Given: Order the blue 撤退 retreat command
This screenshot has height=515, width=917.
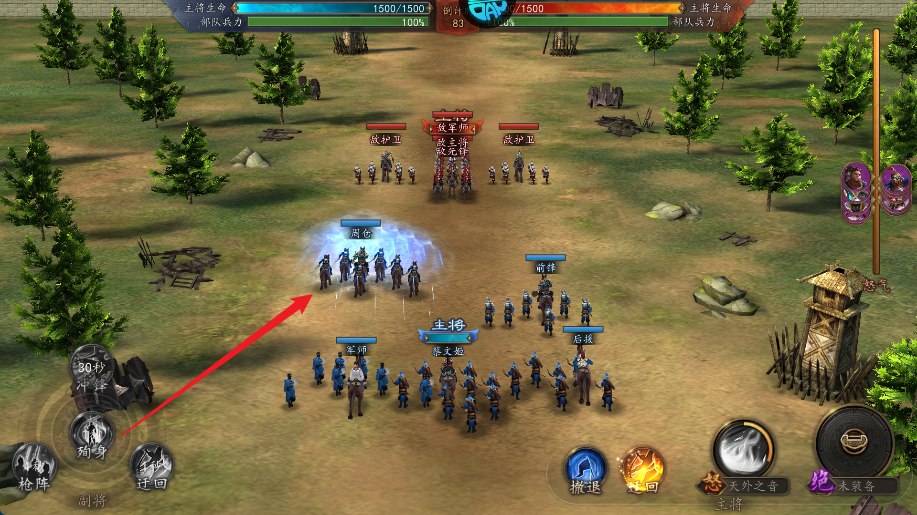Looking at the screenshot, I should tap(587, 470).
